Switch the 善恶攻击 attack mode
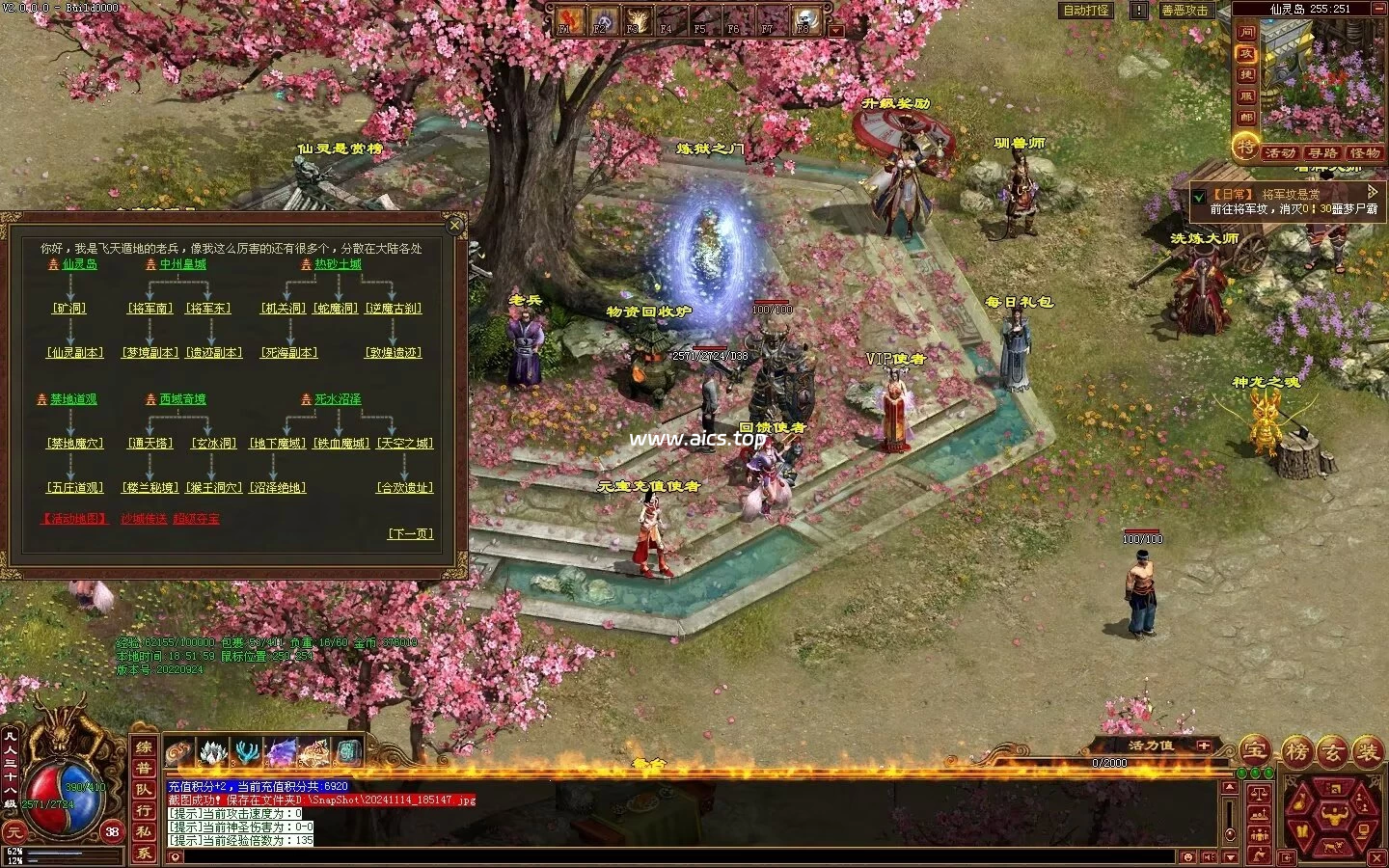Viewport: 1389px width, 868px height. 1185,11
